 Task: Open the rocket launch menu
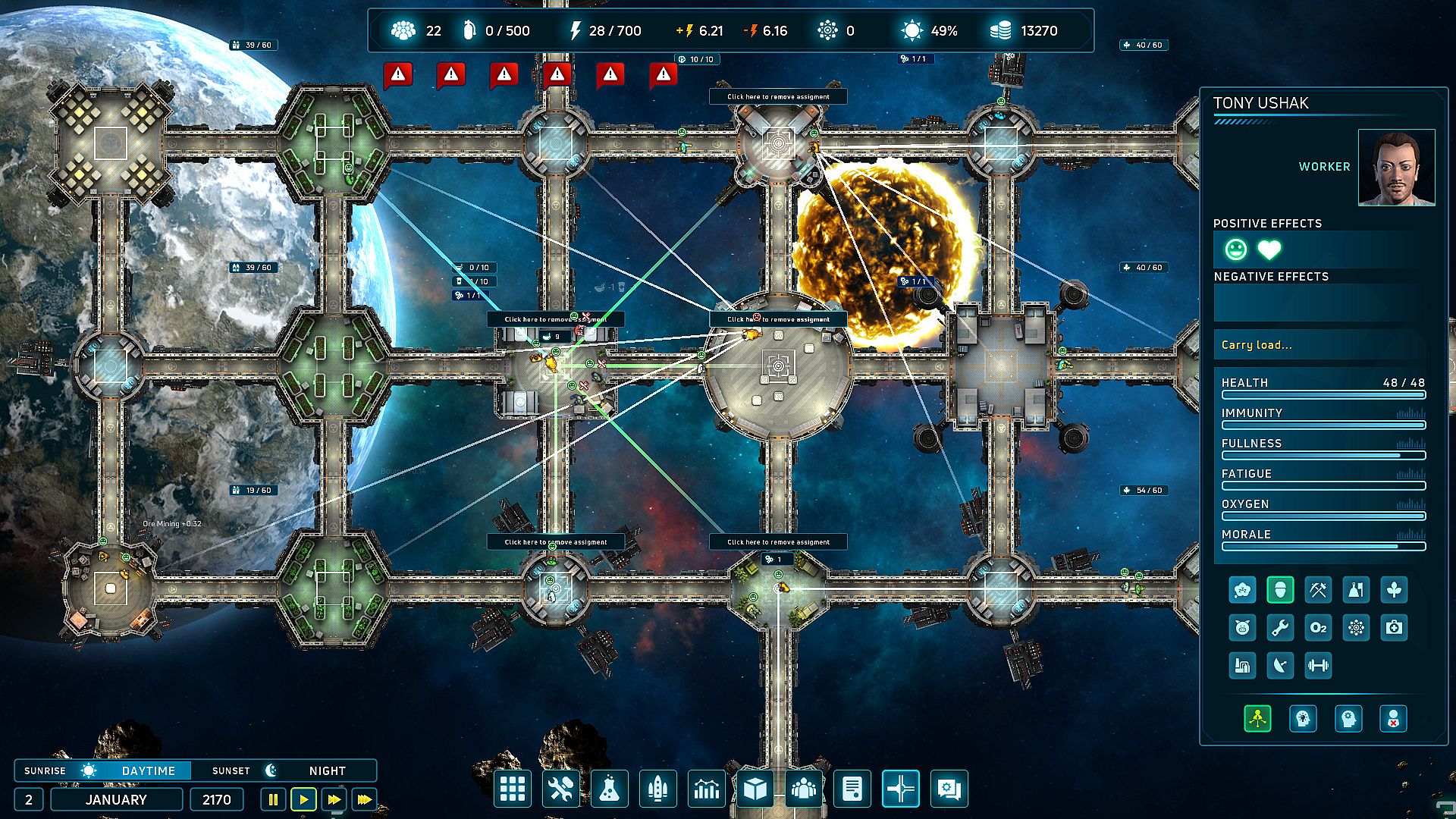(657, 789)
